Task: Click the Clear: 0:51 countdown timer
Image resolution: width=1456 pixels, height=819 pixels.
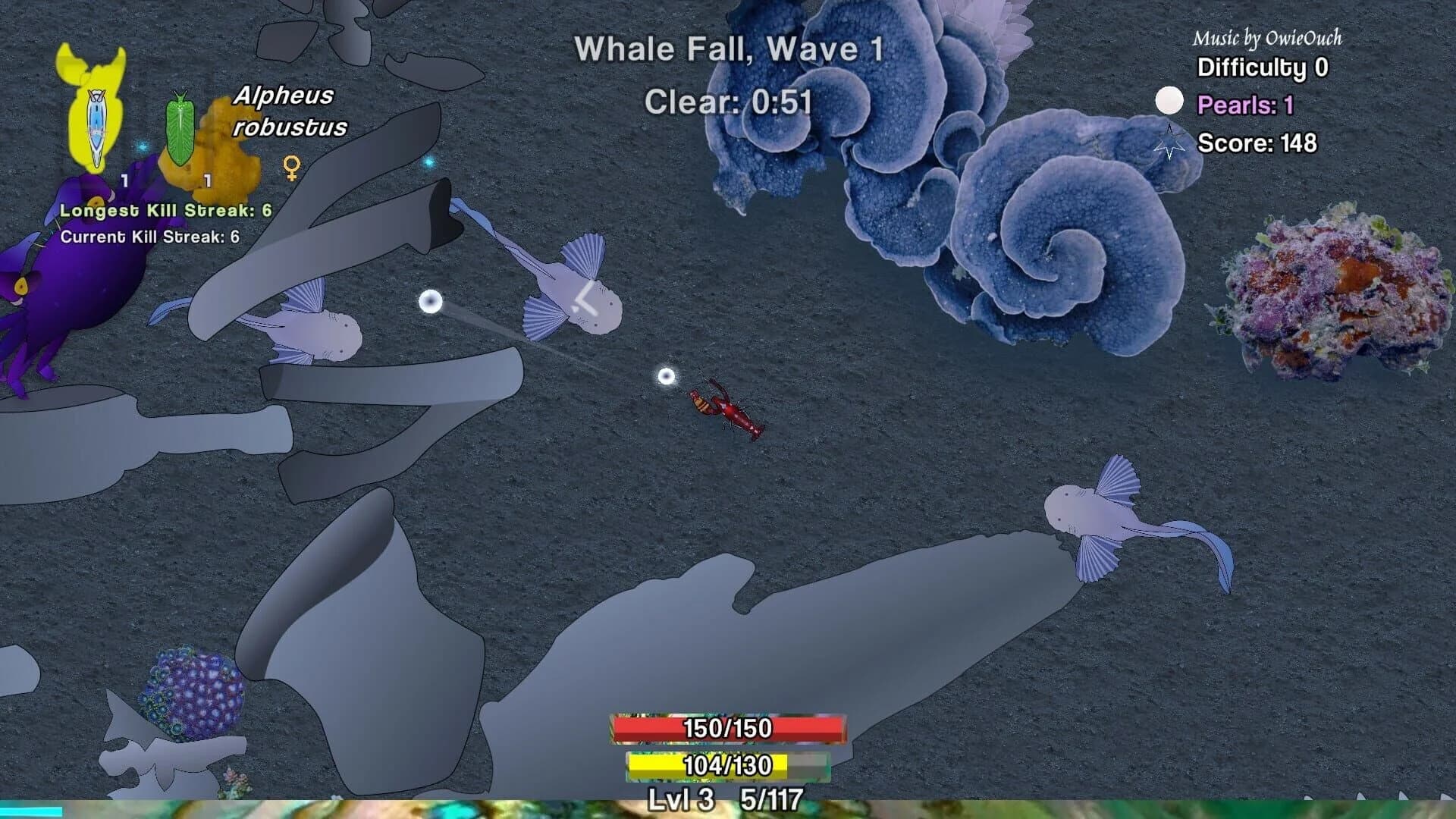Action: pyautogui.click(x=728, y=101)
